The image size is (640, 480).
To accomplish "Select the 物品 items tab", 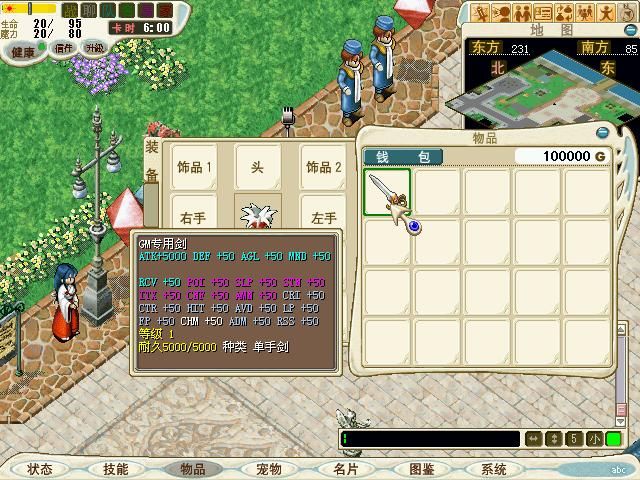I will tap(192, 468).
